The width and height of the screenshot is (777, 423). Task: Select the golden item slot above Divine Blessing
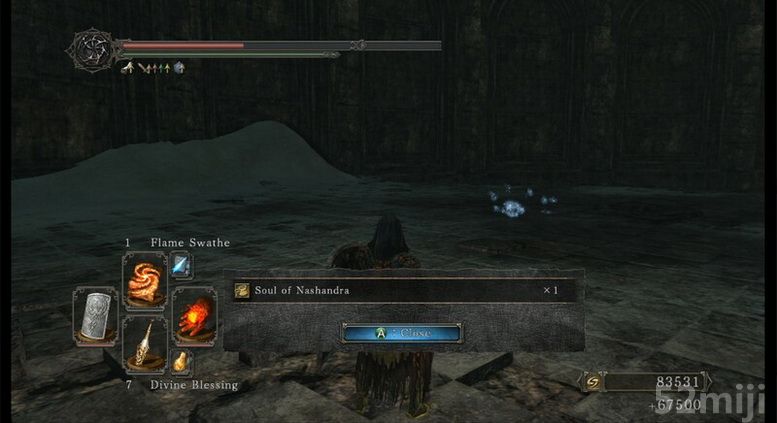[x=143, y=343]
